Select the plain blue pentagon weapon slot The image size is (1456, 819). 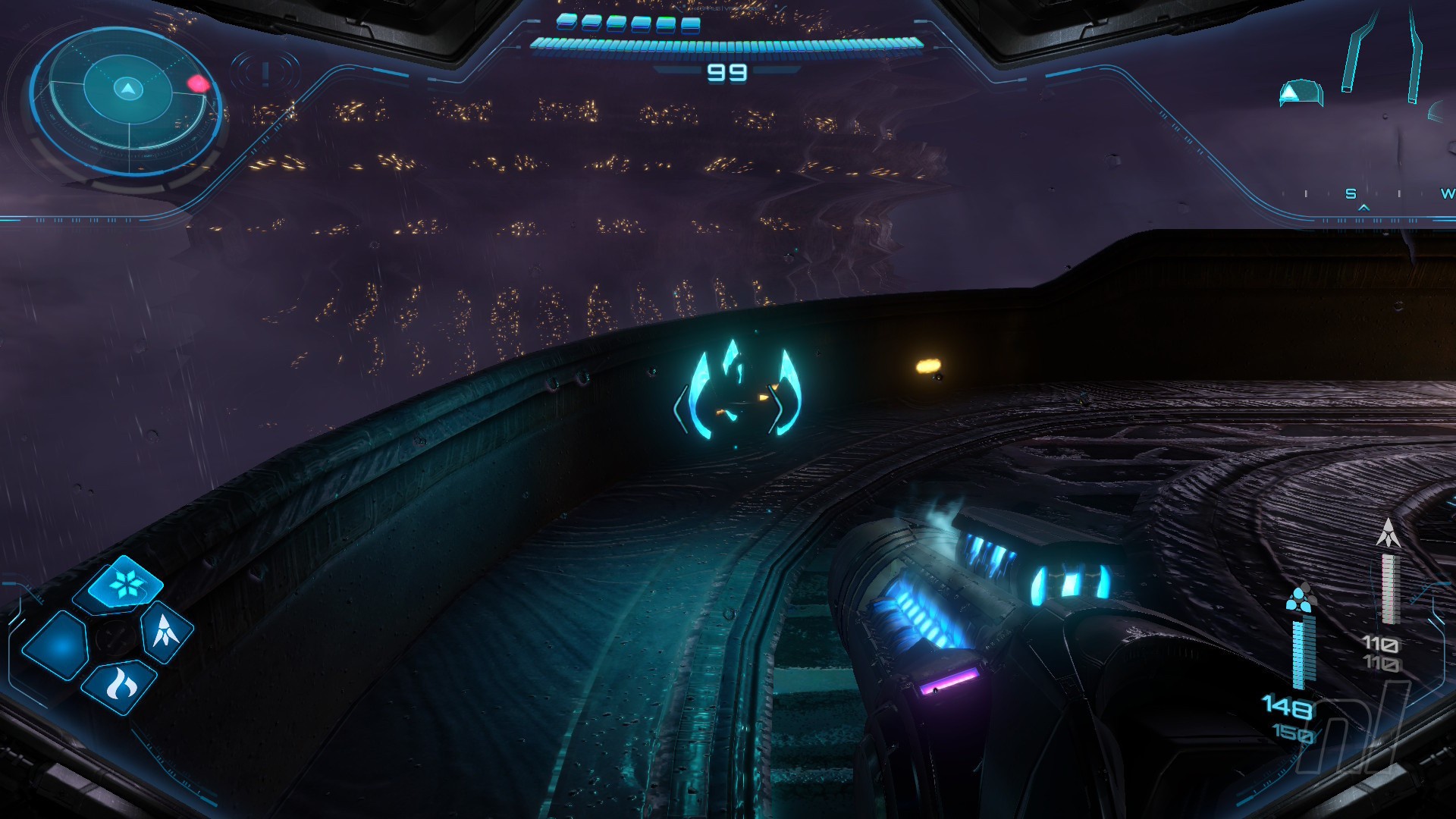pos(58,644)
